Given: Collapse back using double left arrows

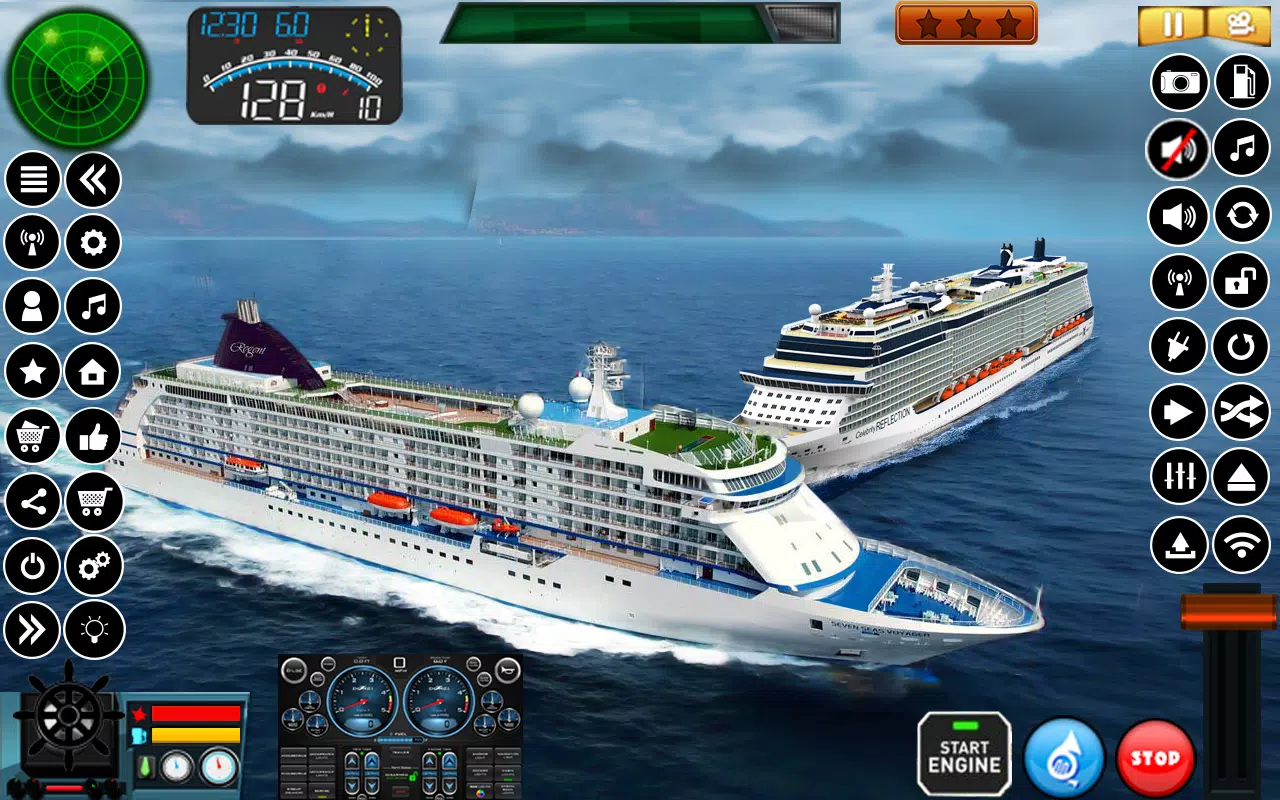Looking at the screenshot, I should point(92,178).
